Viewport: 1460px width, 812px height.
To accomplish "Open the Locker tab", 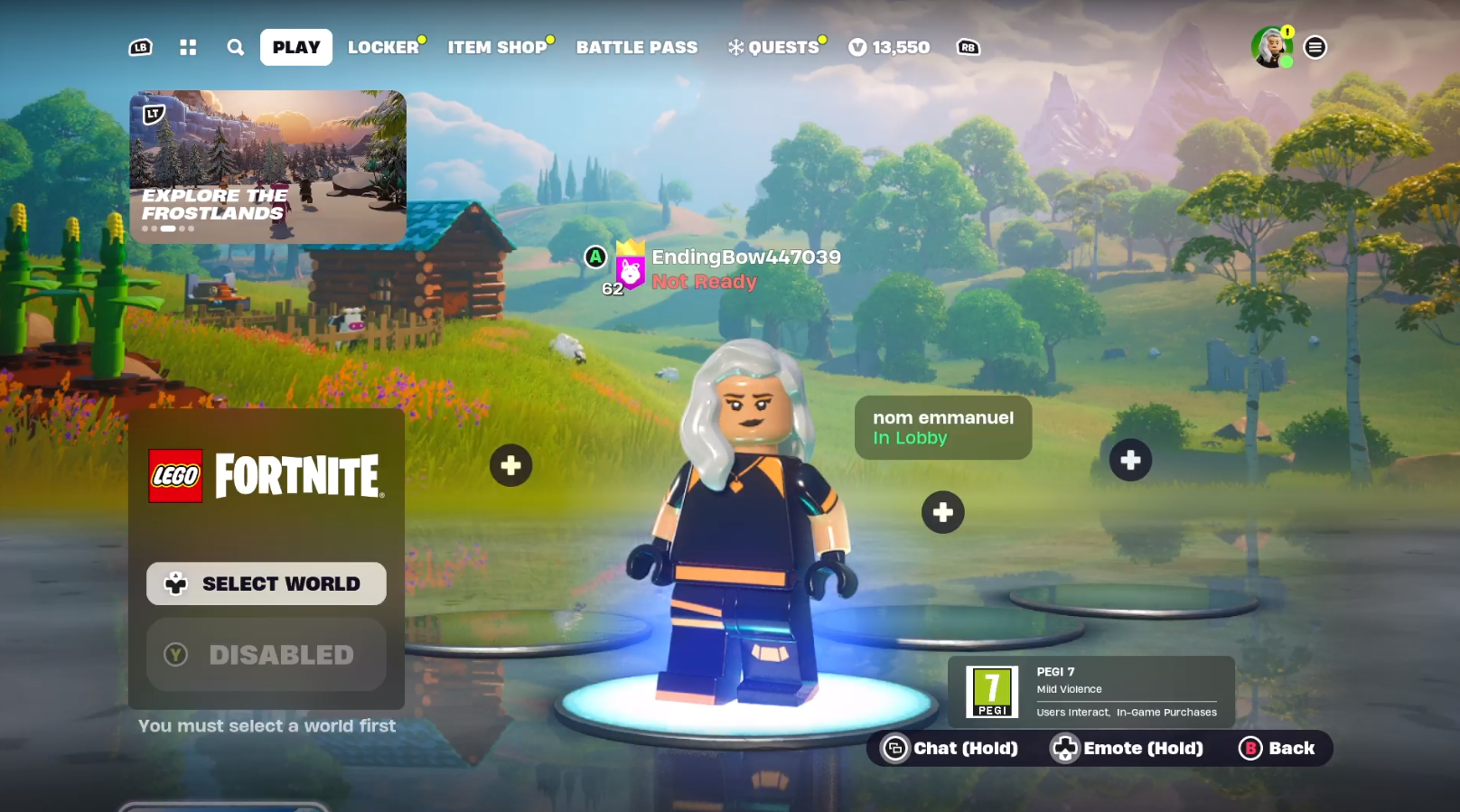I will pyautogui.click(x=384, y=48).
